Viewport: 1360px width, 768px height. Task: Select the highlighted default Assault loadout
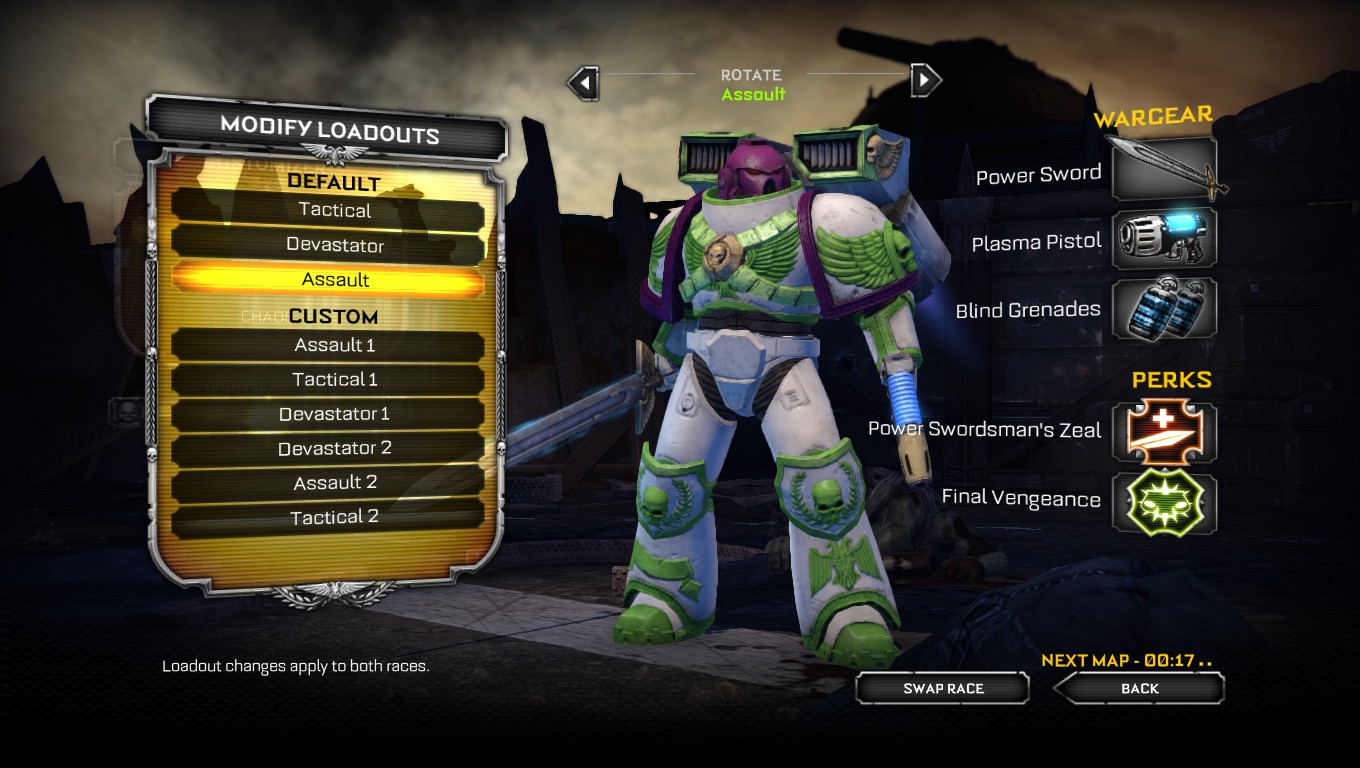click(x=335, y=280)
